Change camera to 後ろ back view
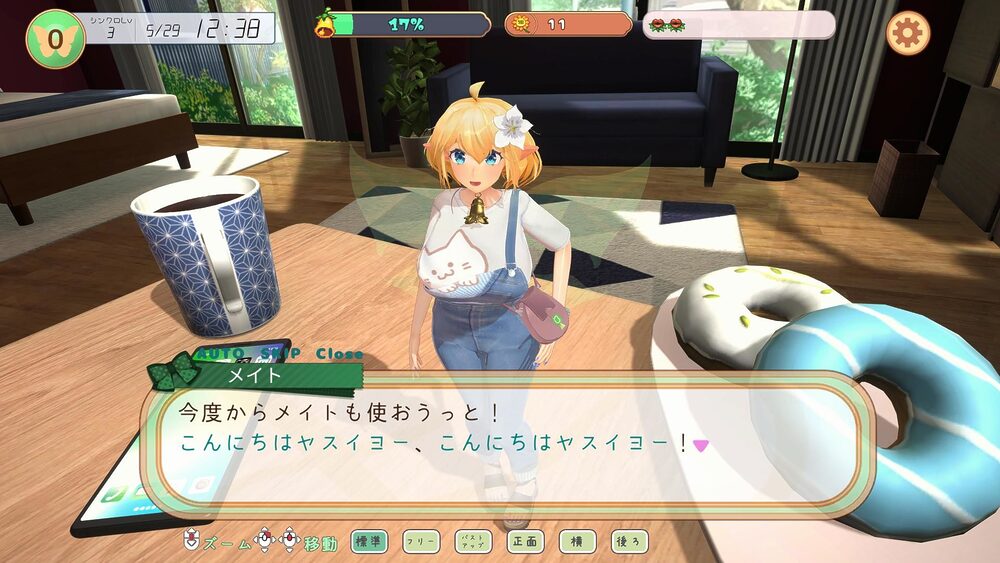Image resolution: width=1000 pixels, height=563 pixels. [629, 542]
